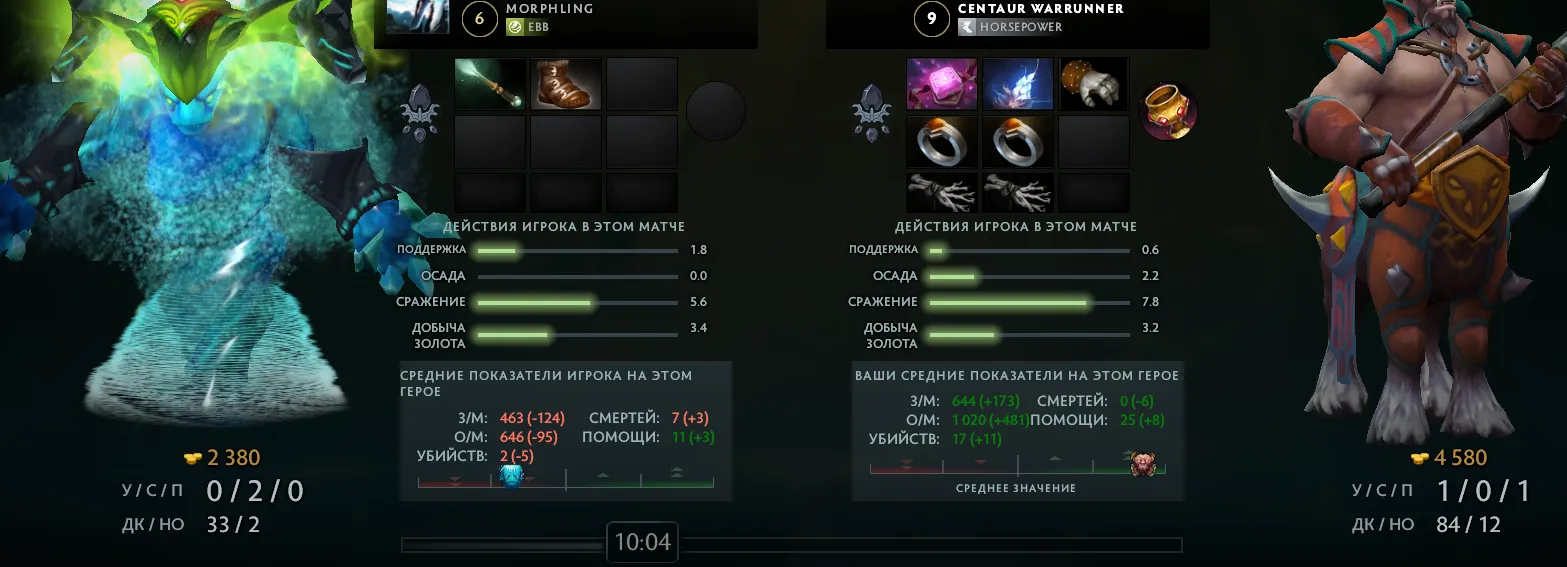Inspect the pink glowing cube item
The image size is (1567, 567).
[942, 84]
